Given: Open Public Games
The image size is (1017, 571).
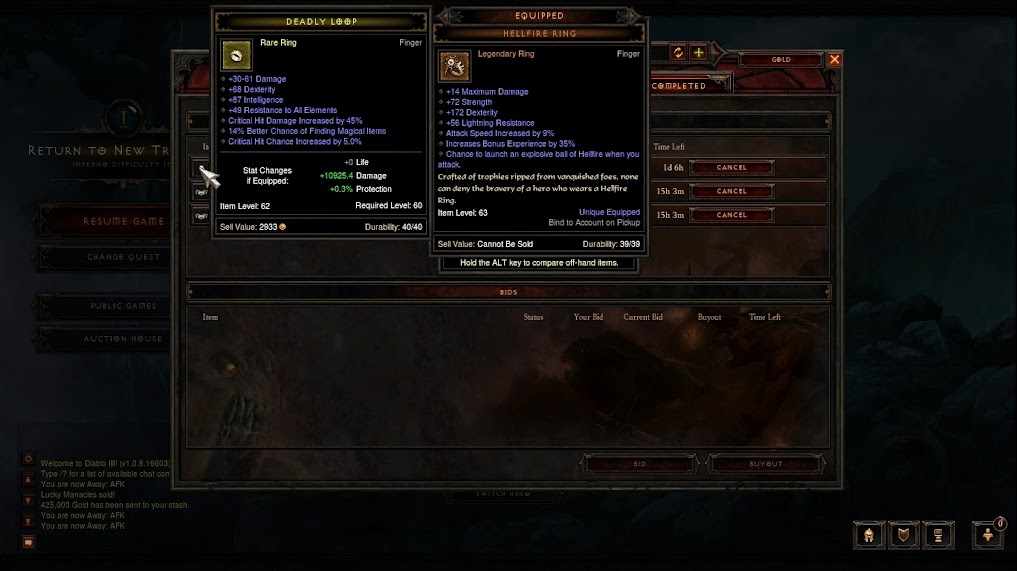Looking at the screenshot, I should 123,306.
